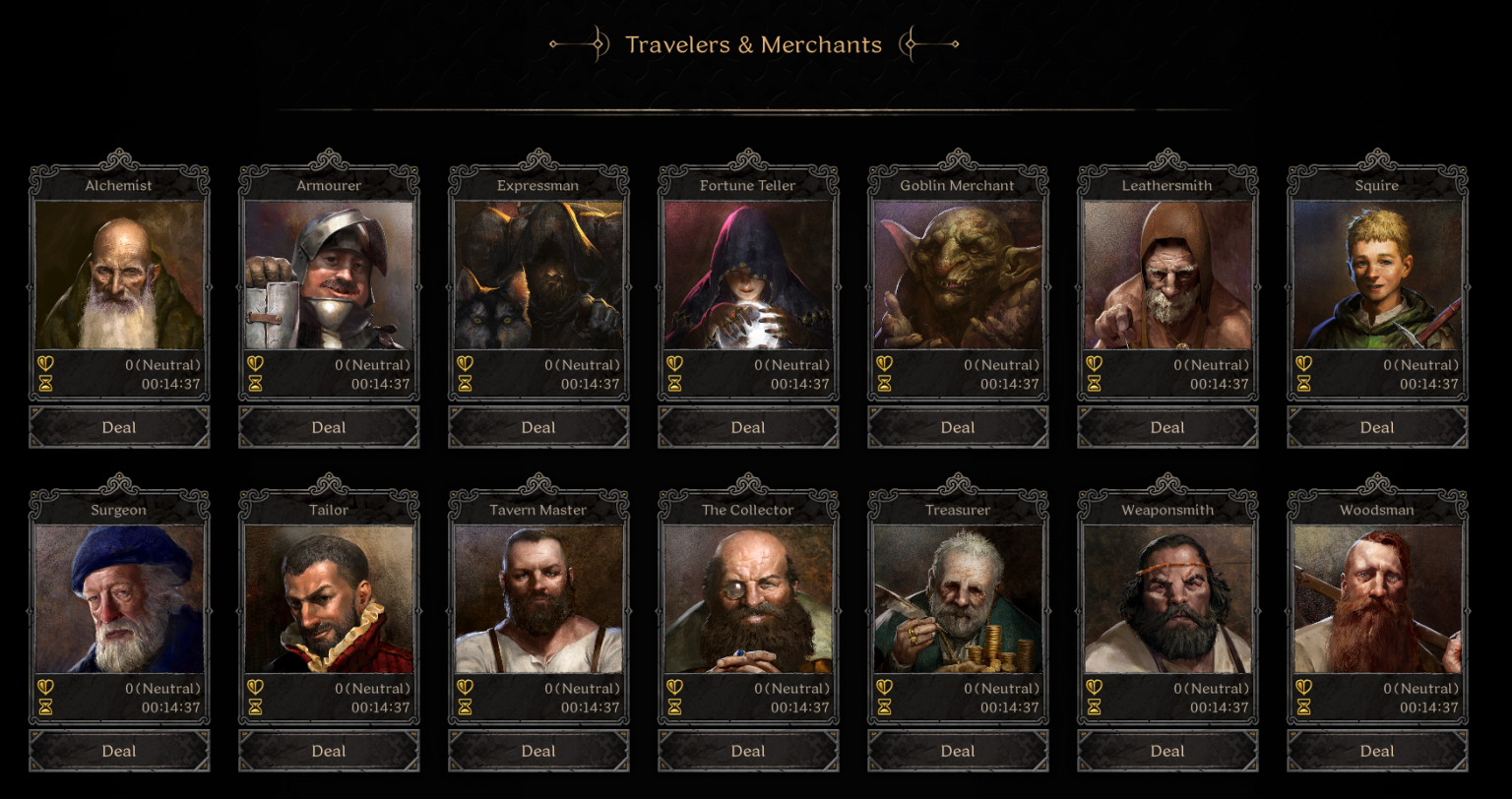The width and height of the screenshot is (1512, 799).
Task: Click the Travelers & Merchants title
Action: (x=754, y=44)
